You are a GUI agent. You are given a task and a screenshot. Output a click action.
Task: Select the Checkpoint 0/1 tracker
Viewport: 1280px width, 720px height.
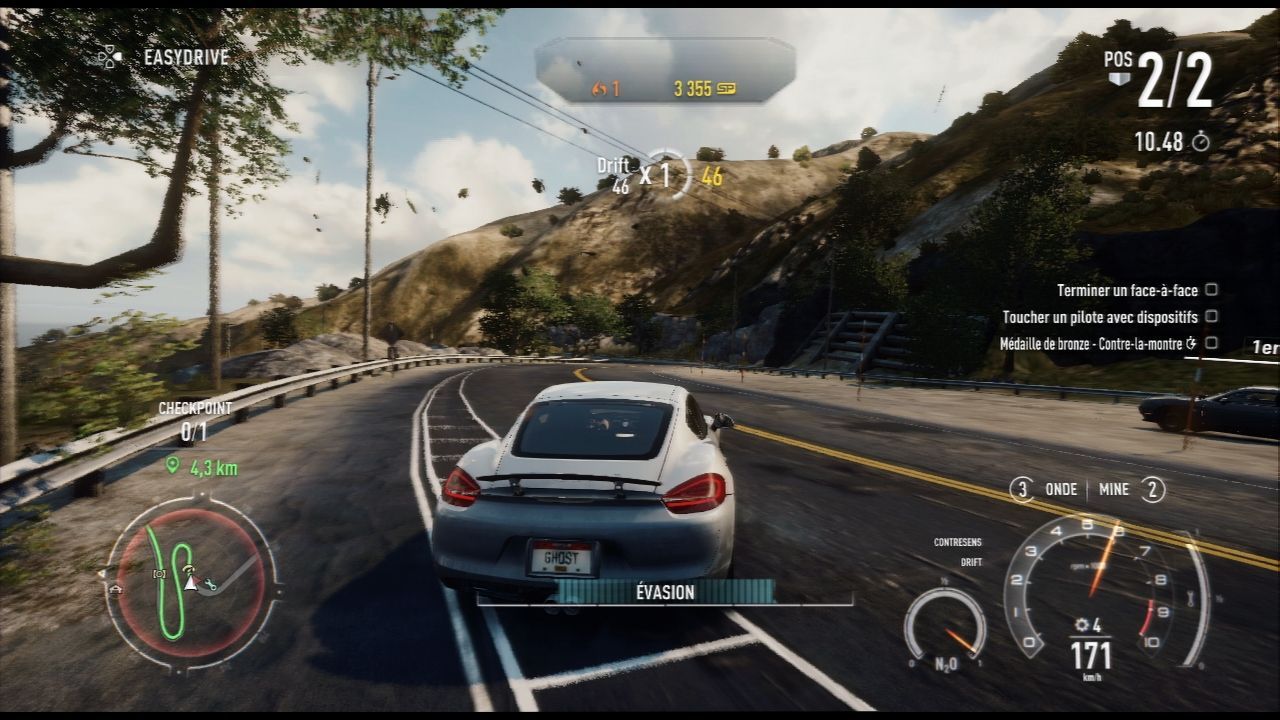coord(195,421)
